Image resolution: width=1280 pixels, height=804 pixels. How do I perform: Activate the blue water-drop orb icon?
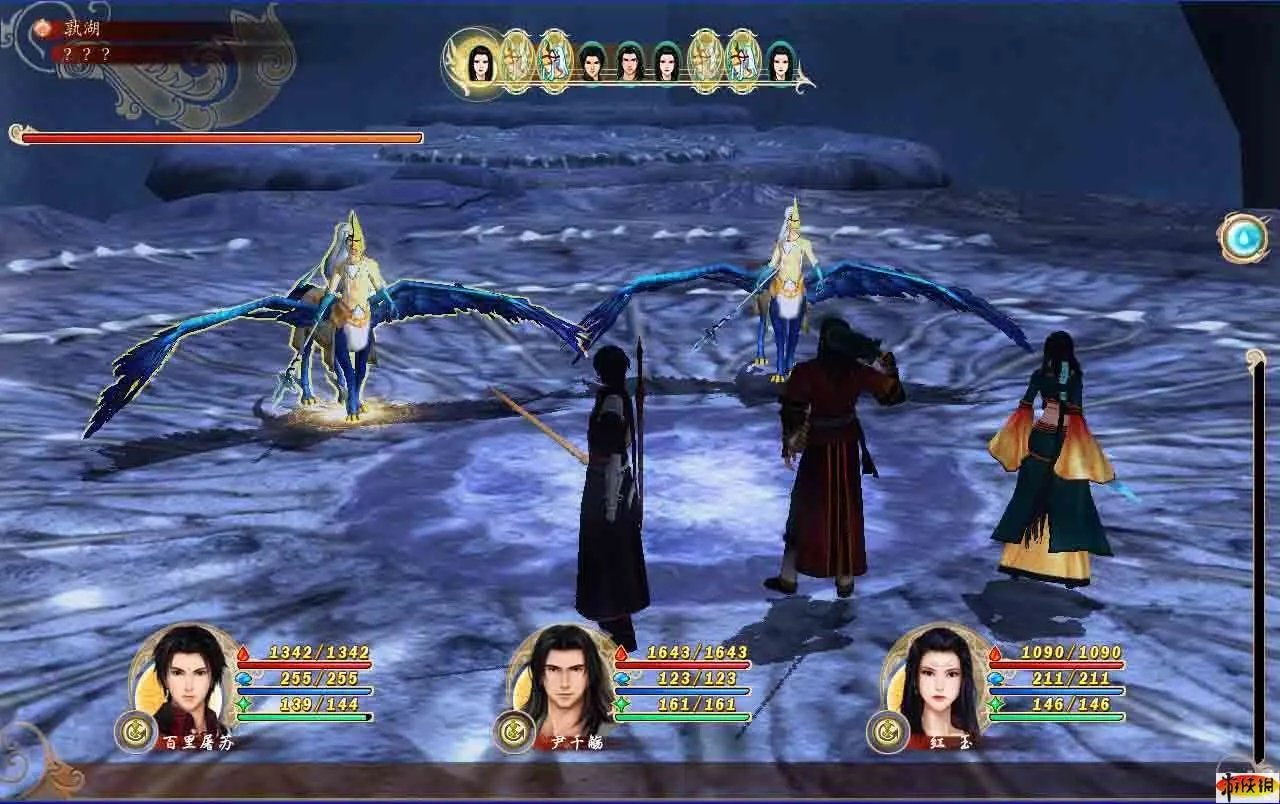(1243, 238)
